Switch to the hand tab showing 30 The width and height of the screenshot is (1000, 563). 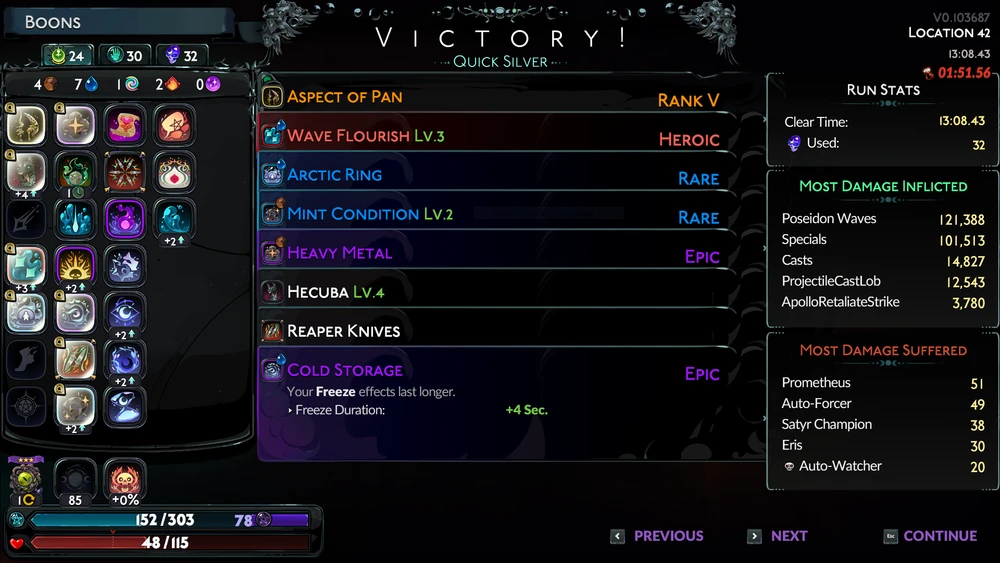tap(125, 56)
